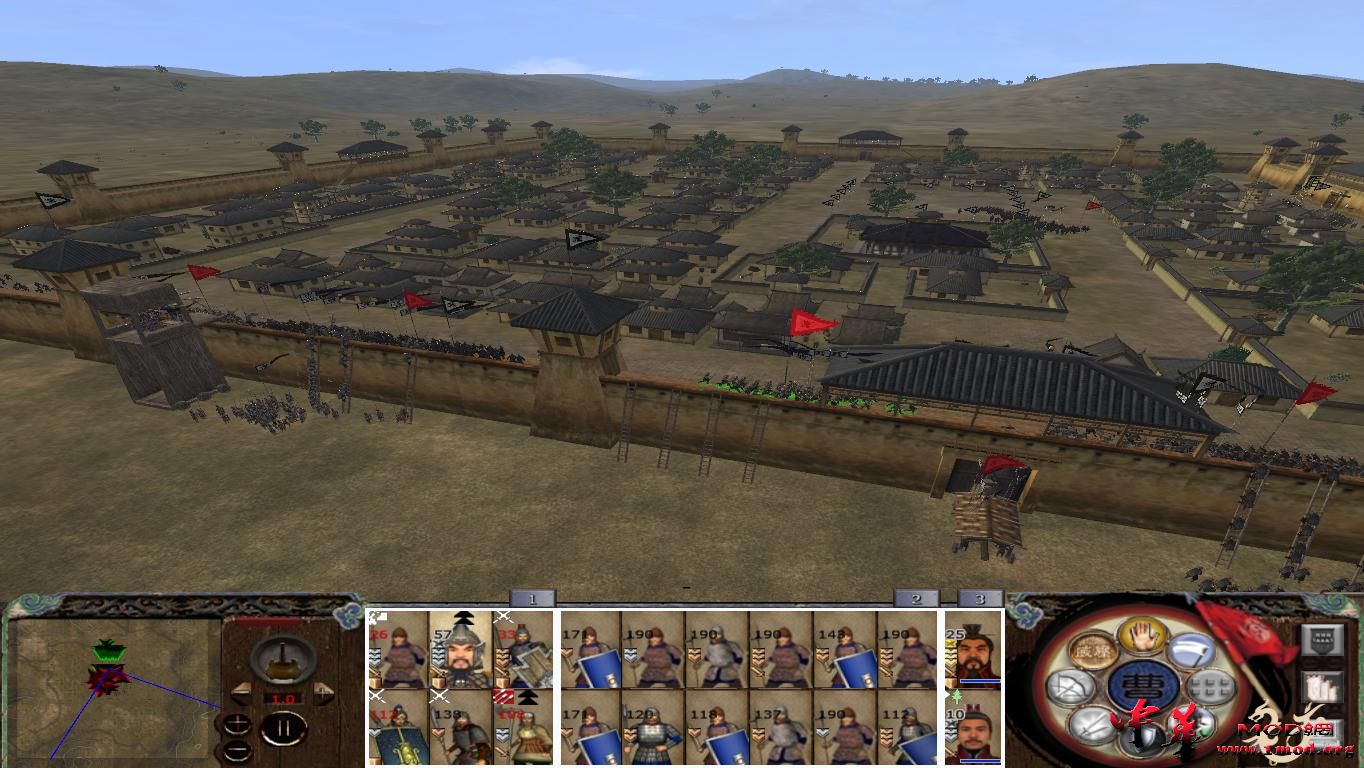
Task: Toggle fire at will bow icon
Action: (x=1071, y=686)
